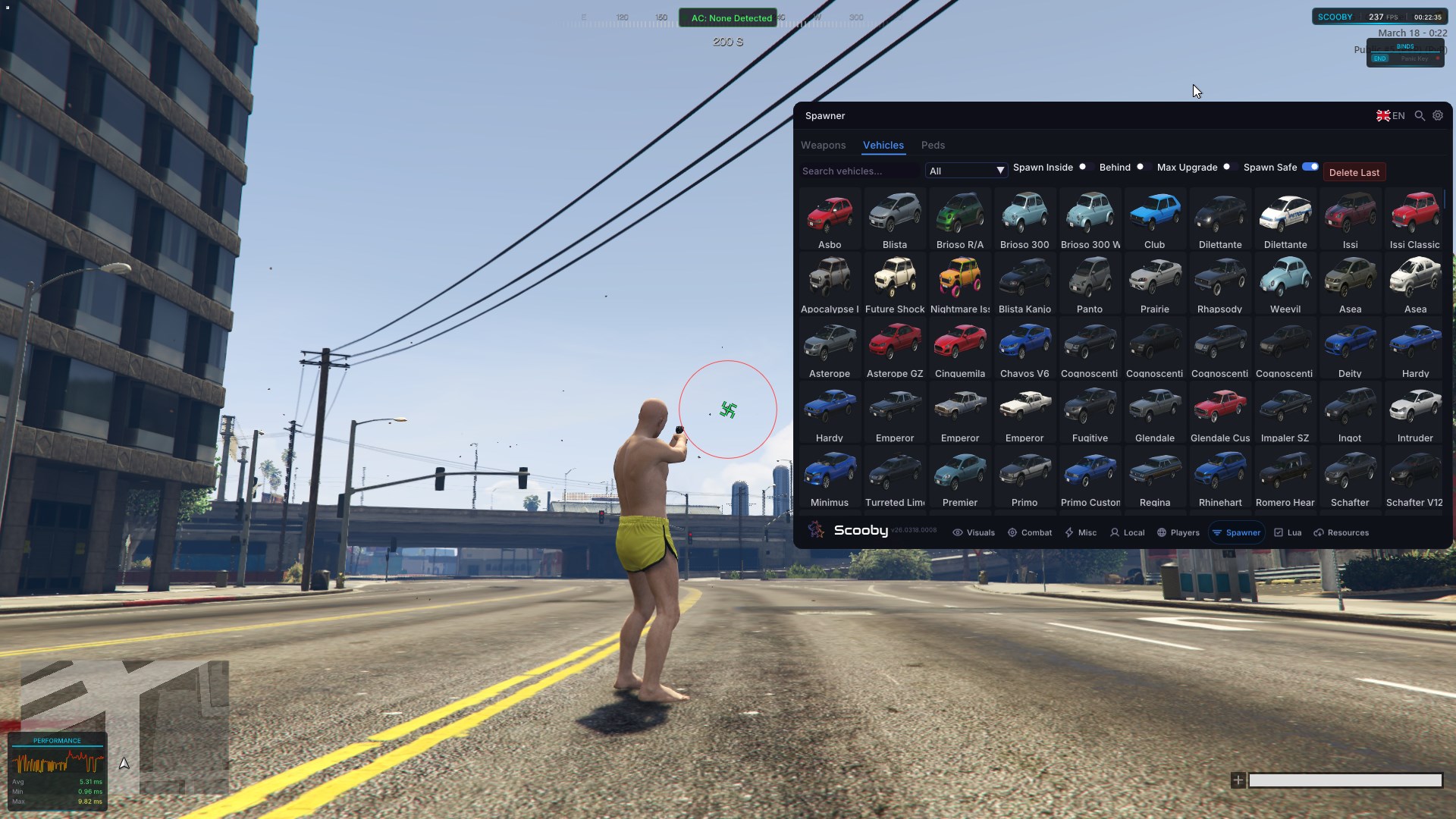The width and height of the screenshot is (1456, 819).
Task: Open the Local section
Action: coord(1128,532)
